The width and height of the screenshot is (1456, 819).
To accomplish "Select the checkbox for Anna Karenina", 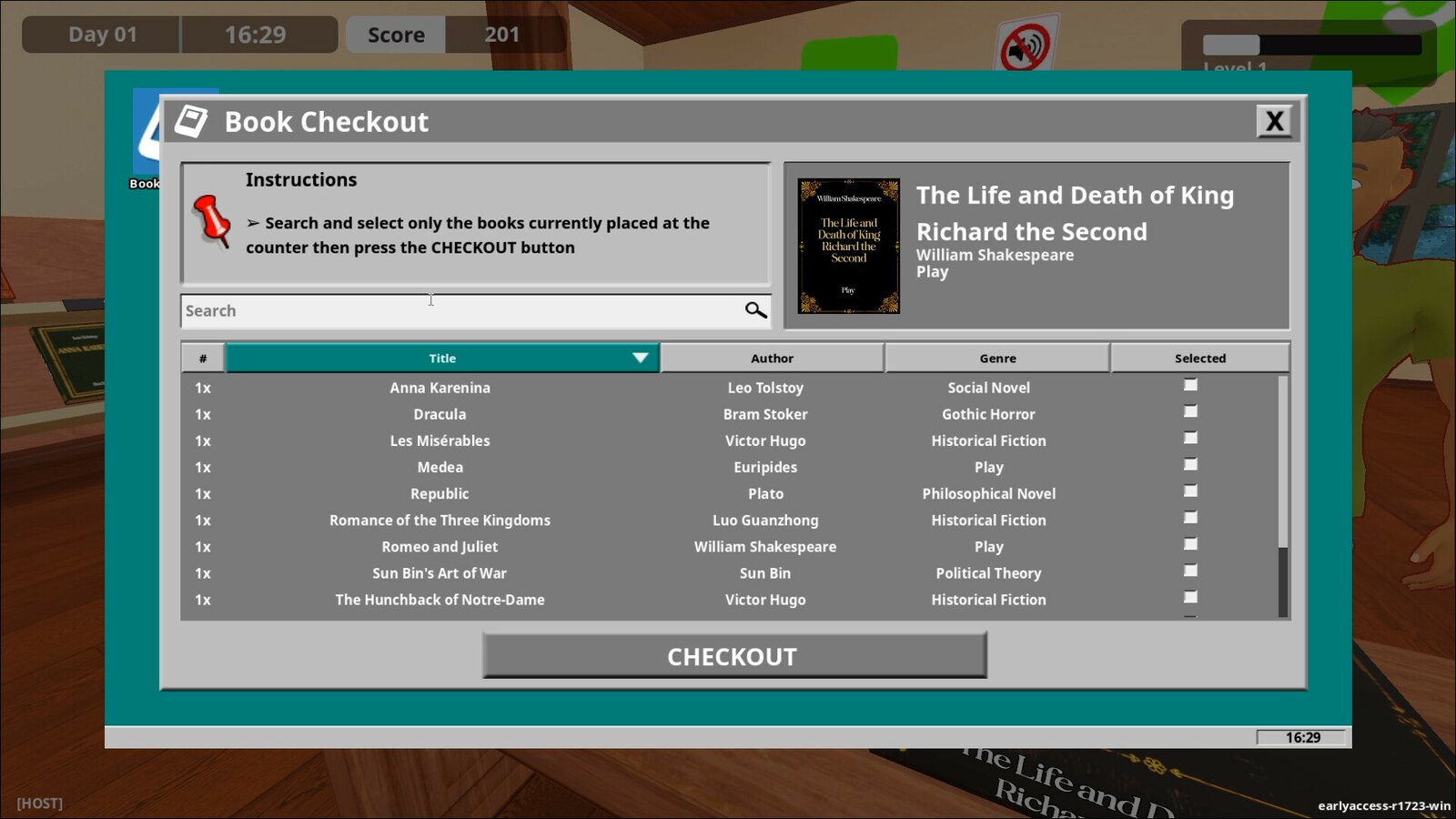I will (1189, 384).
